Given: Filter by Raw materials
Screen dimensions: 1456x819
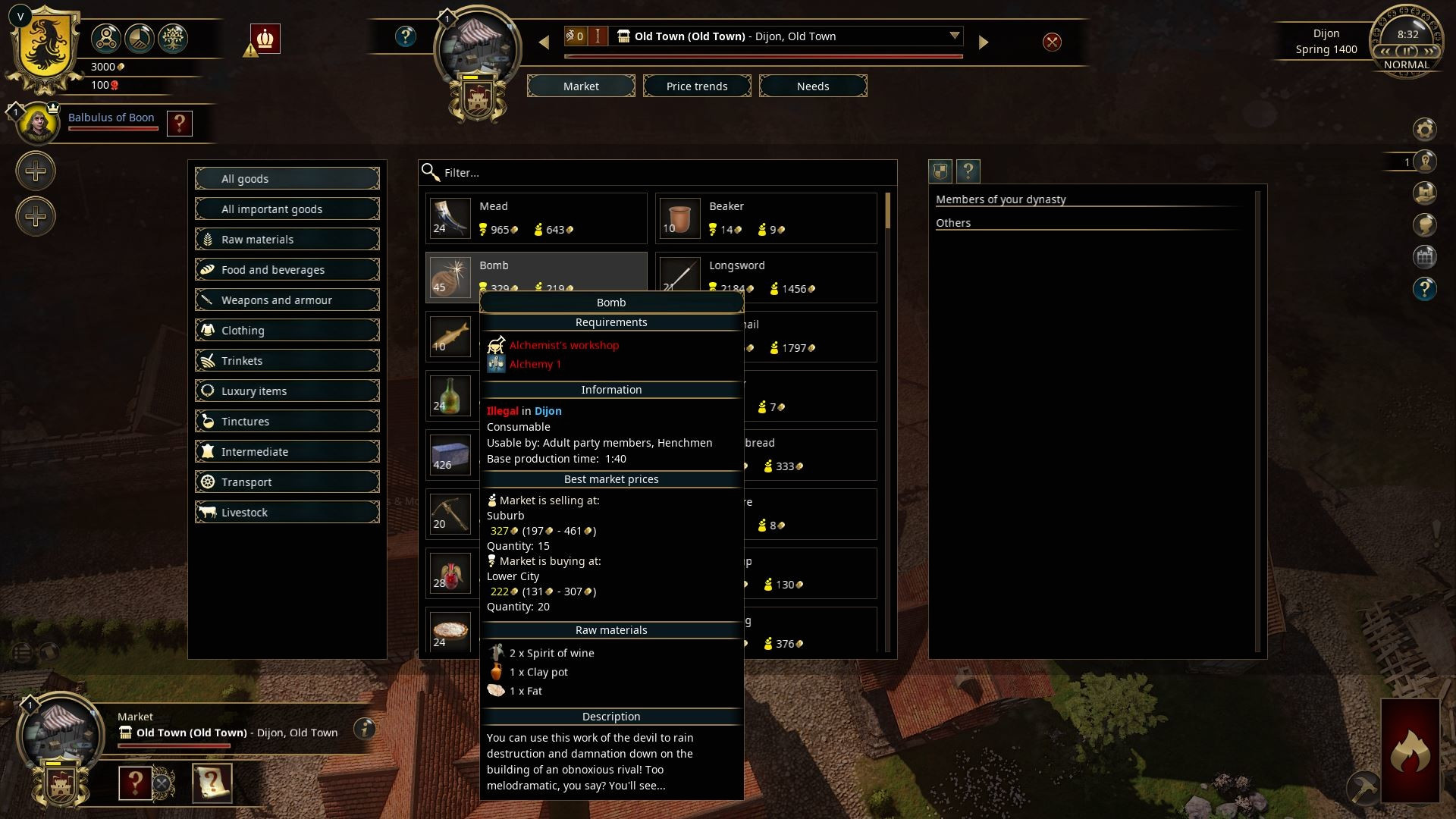Looking at the screenshot, I should pos(287,240).
